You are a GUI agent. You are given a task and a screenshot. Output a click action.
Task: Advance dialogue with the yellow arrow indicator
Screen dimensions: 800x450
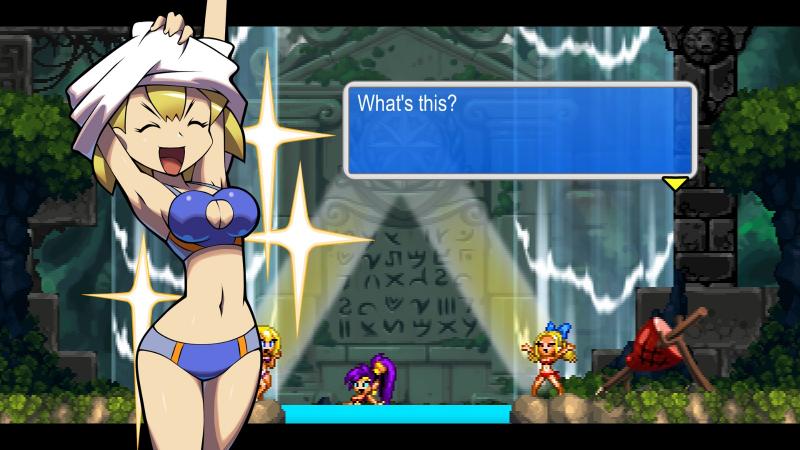pyautogui.click(x=676, y=183)
